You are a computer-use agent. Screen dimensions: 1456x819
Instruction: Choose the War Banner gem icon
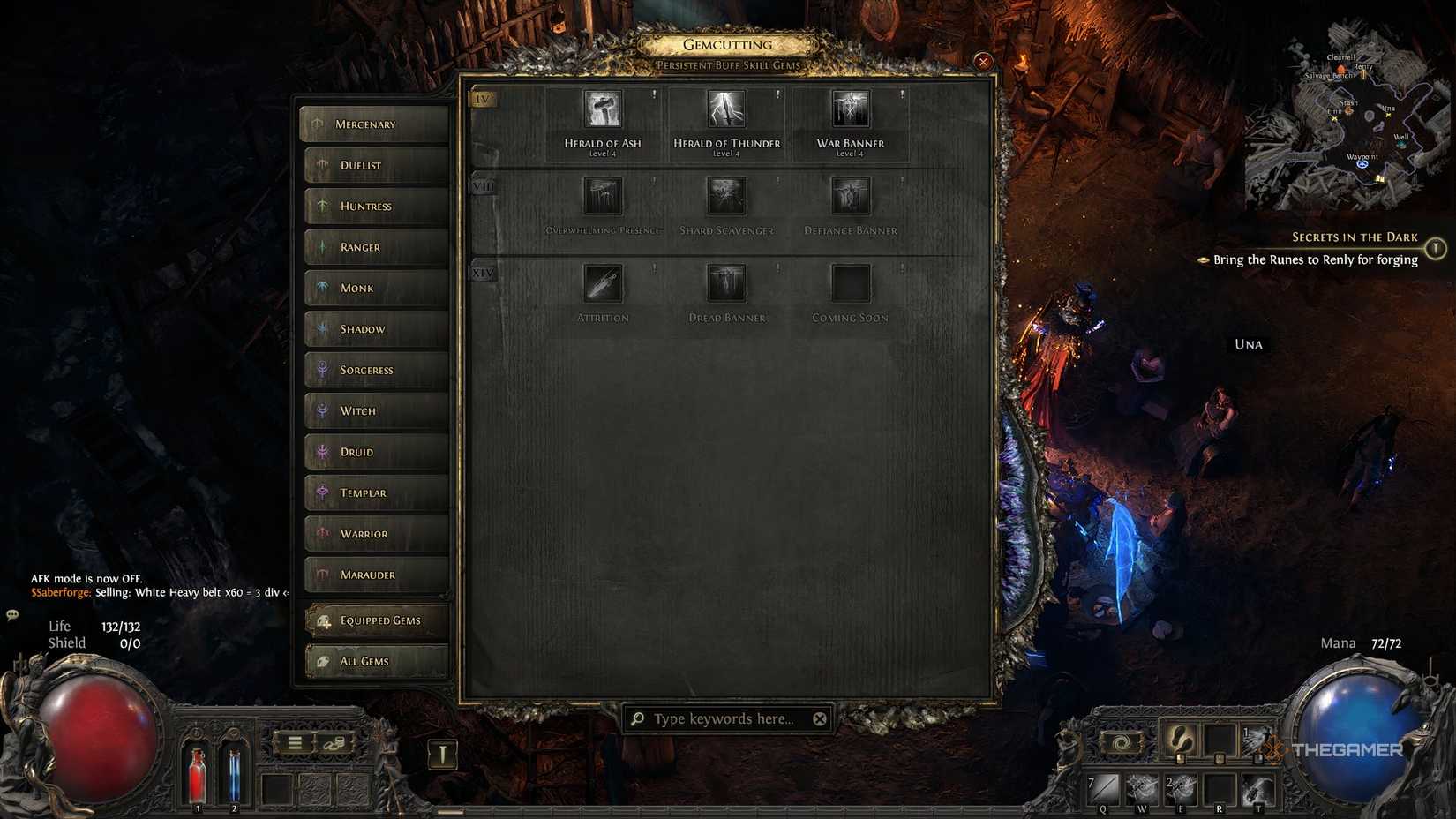(x=849, y=109)
